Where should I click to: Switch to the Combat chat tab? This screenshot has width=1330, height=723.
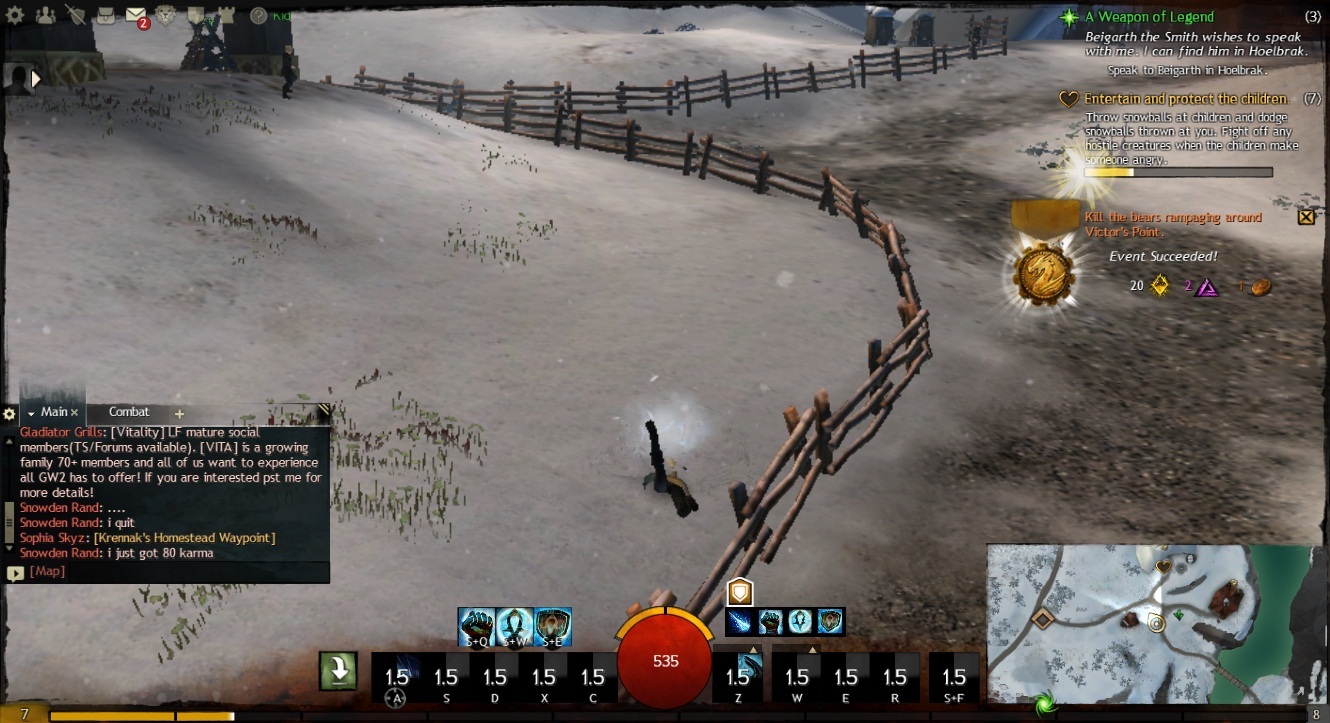[129, 412]
